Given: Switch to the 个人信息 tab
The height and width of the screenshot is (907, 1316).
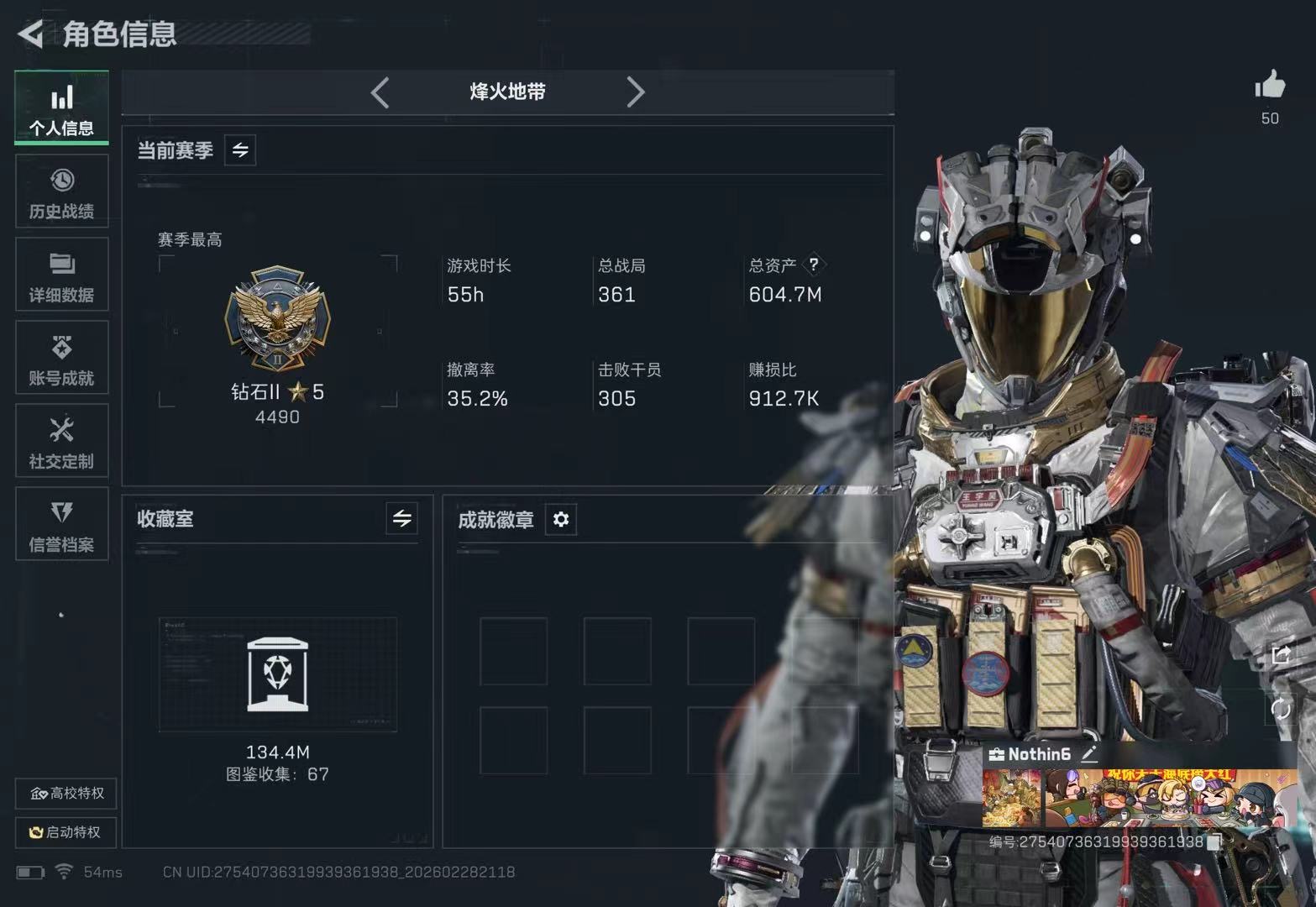Looking at the screenshot, I should [x=61, y=108].
